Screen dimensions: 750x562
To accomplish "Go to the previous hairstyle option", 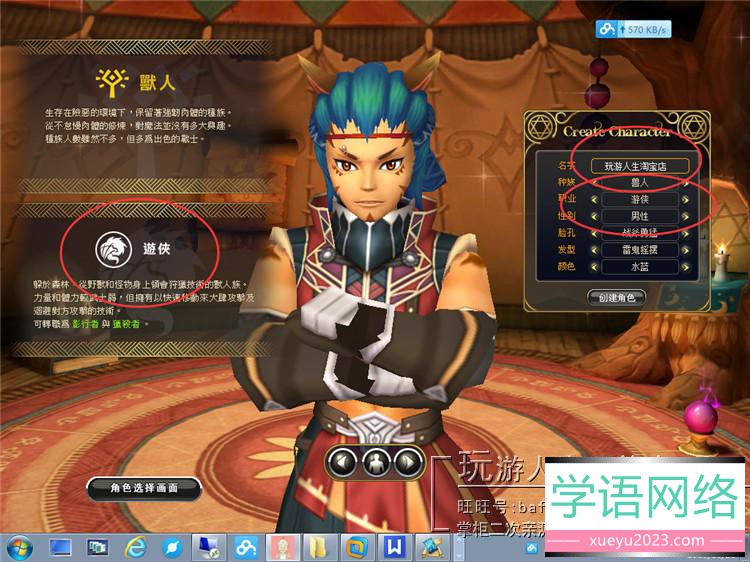I will pyautogui.click(x=595, y=249).
